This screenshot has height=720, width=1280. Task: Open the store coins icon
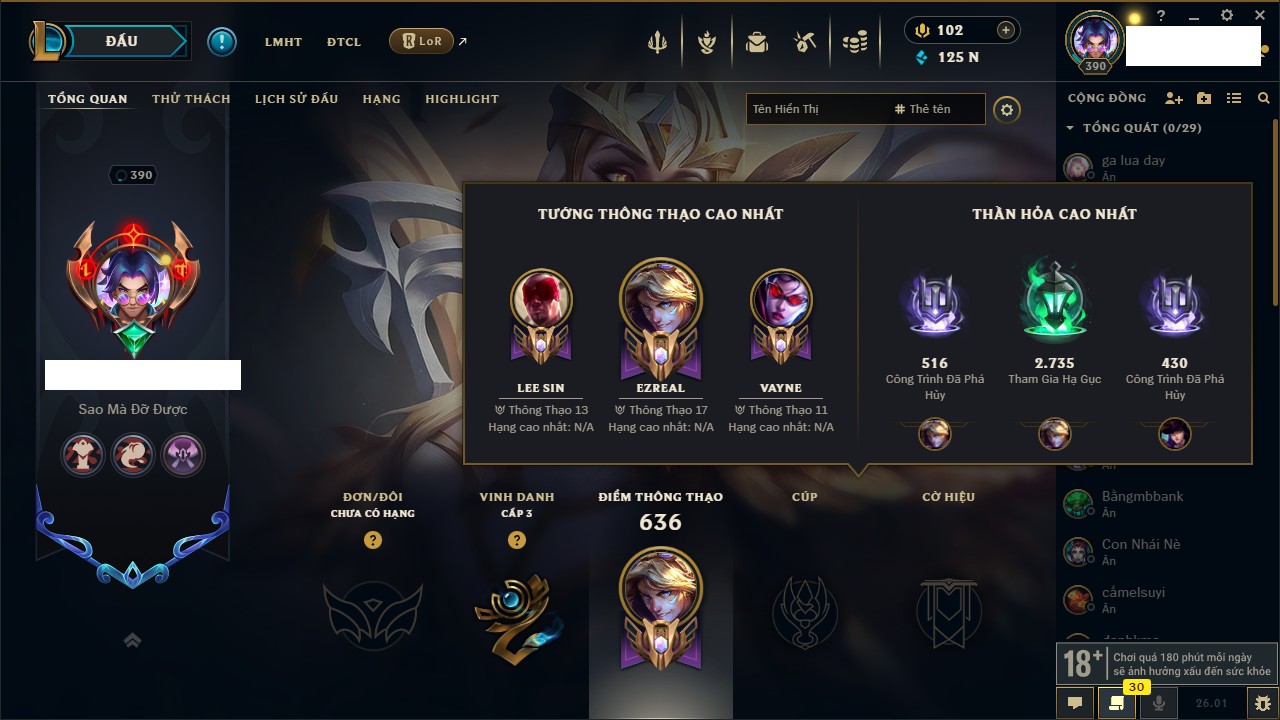pyautogui.click(x=854, y=42)
